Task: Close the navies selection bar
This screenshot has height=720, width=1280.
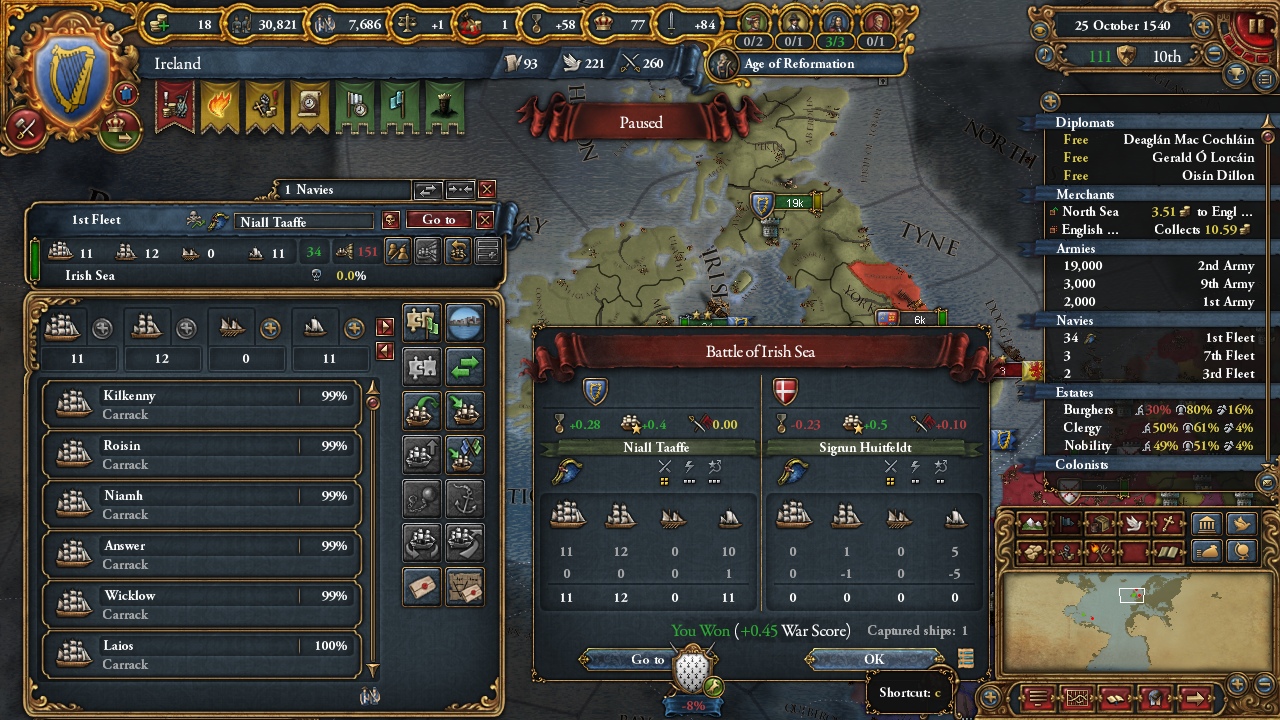Action: point(487,189)
